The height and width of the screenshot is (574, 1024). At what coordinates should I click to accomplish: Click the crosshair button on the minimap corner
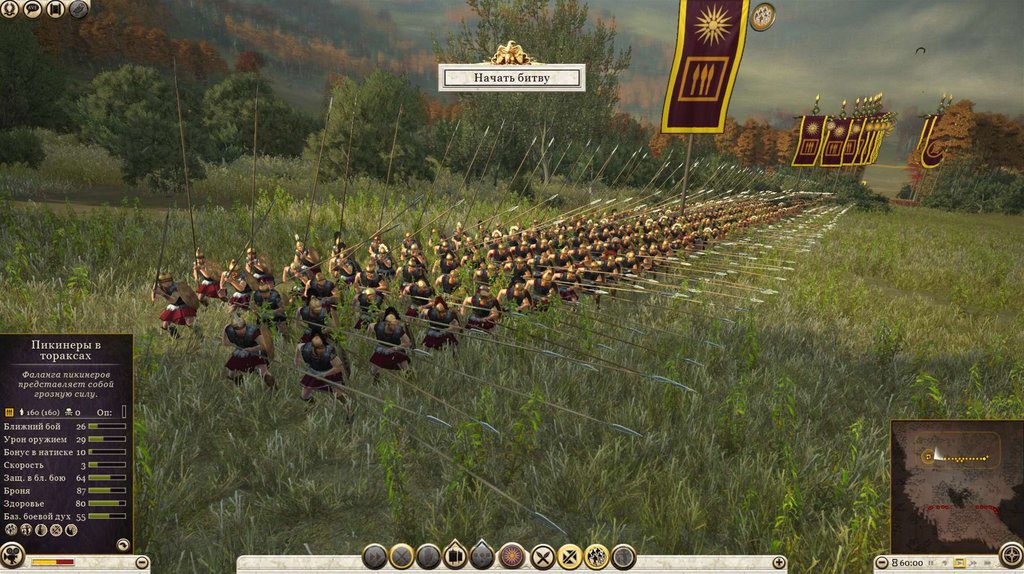[1011, 557]
